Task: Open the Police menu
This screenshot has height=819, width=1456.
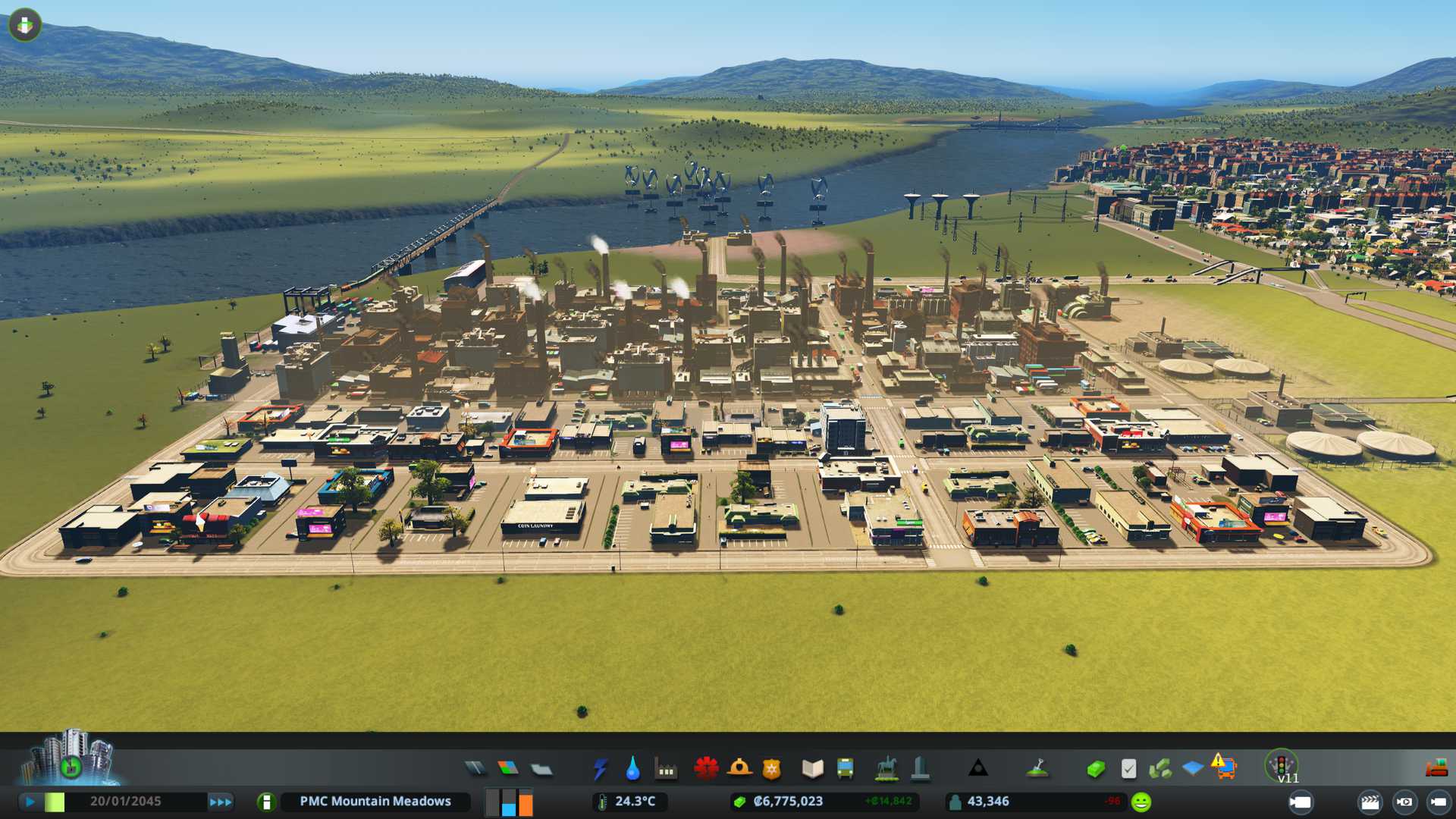Action: 772,770
